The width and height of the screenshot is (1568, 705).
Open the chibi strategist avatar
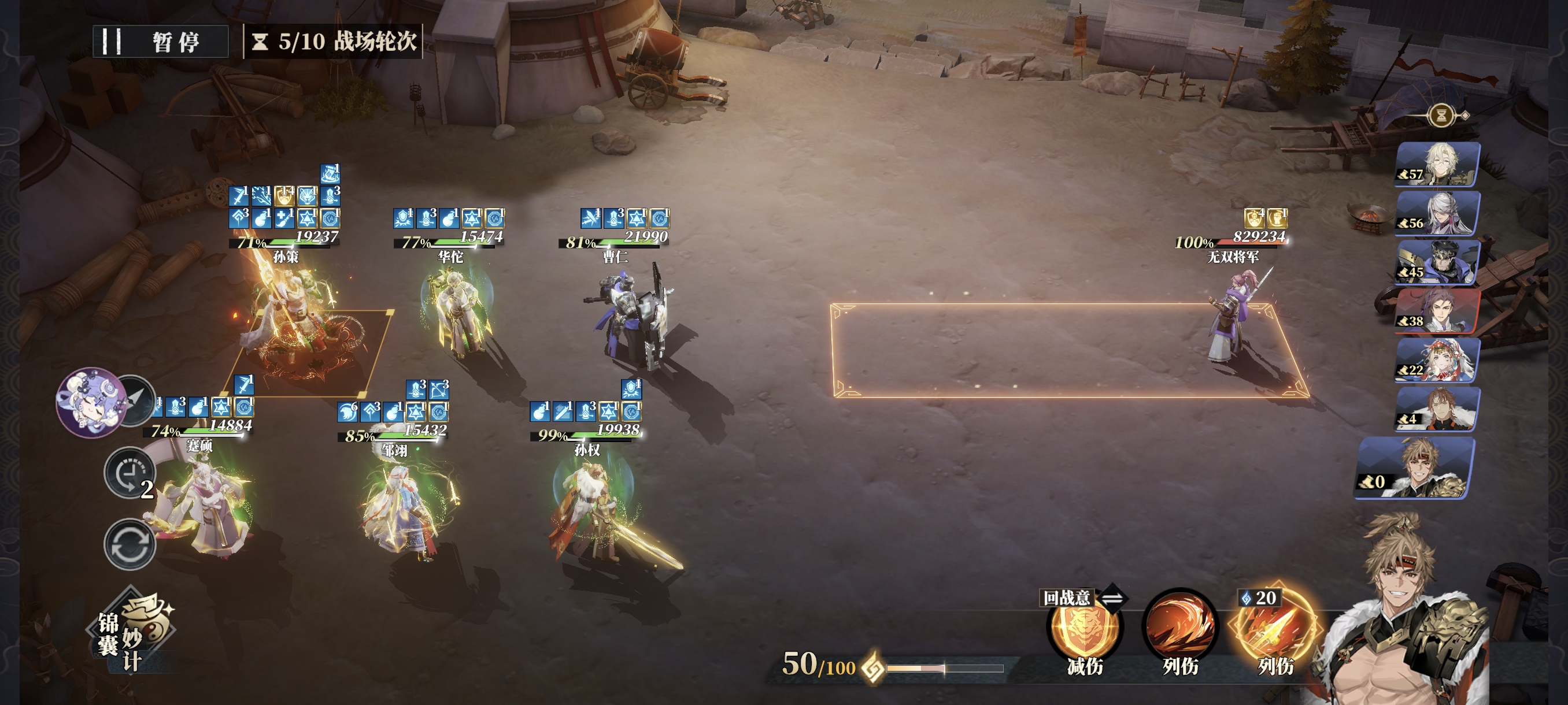pos(90,402)
